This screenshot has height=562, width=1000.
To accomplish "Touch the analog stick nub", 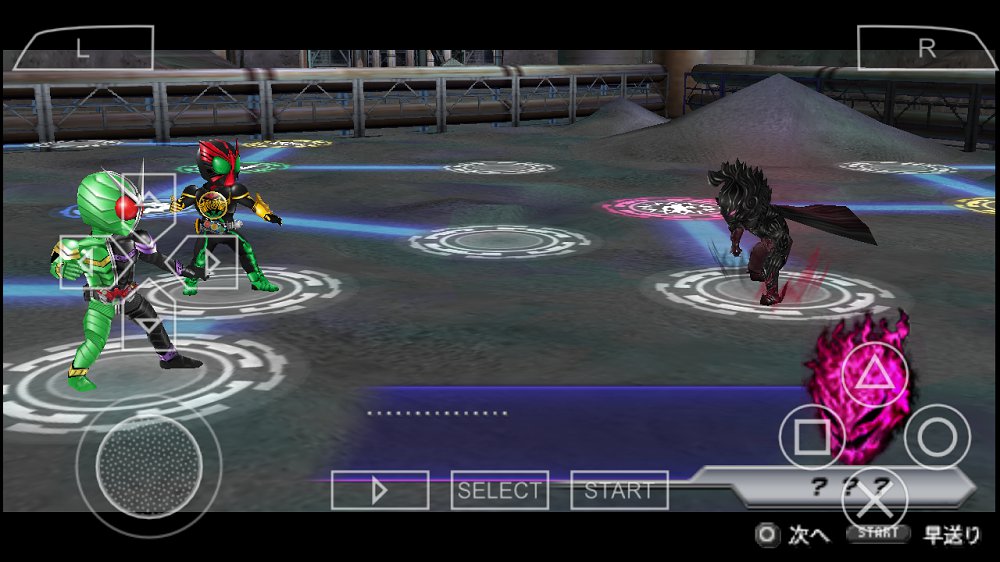I will click(149, 466).
